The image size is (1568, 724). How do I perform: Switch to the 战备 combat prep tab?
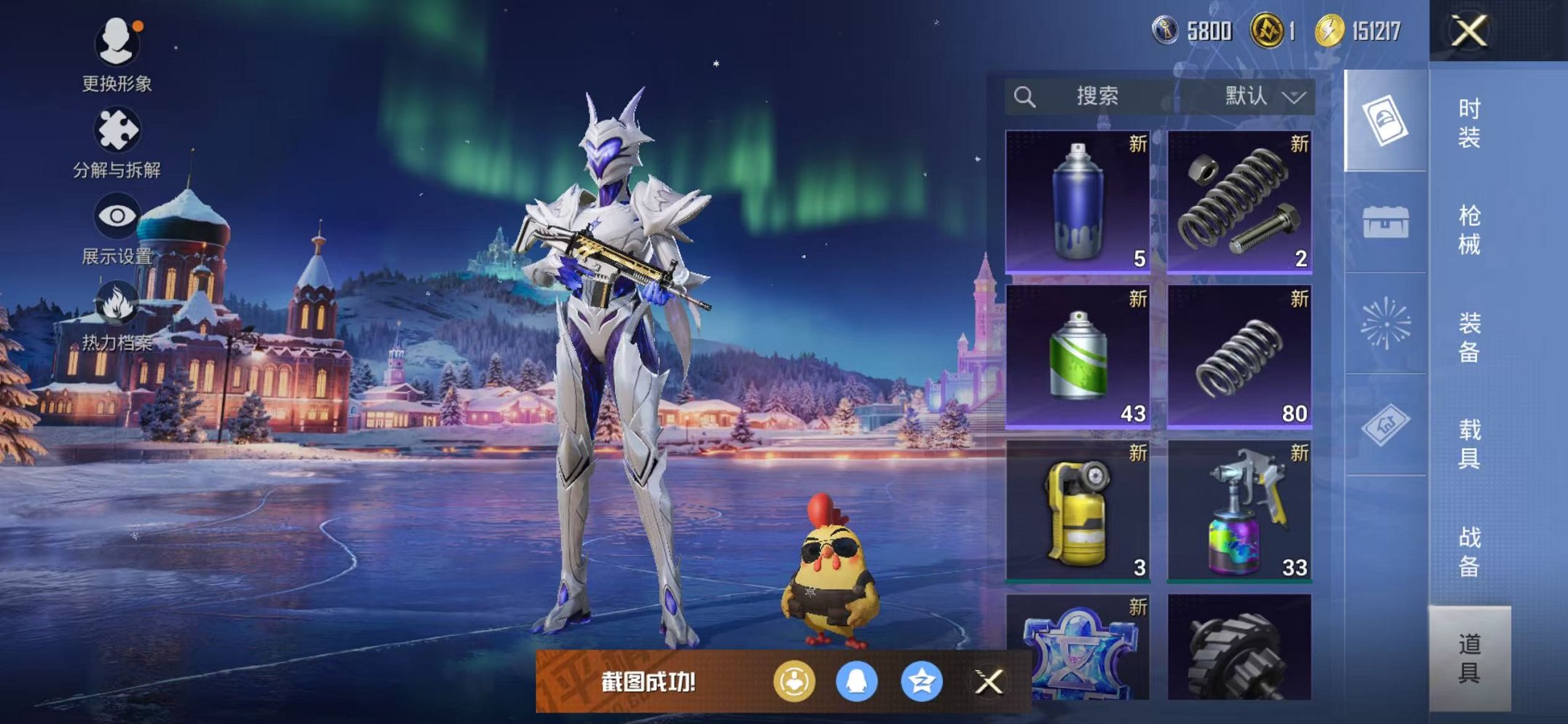coord(1469,551)
